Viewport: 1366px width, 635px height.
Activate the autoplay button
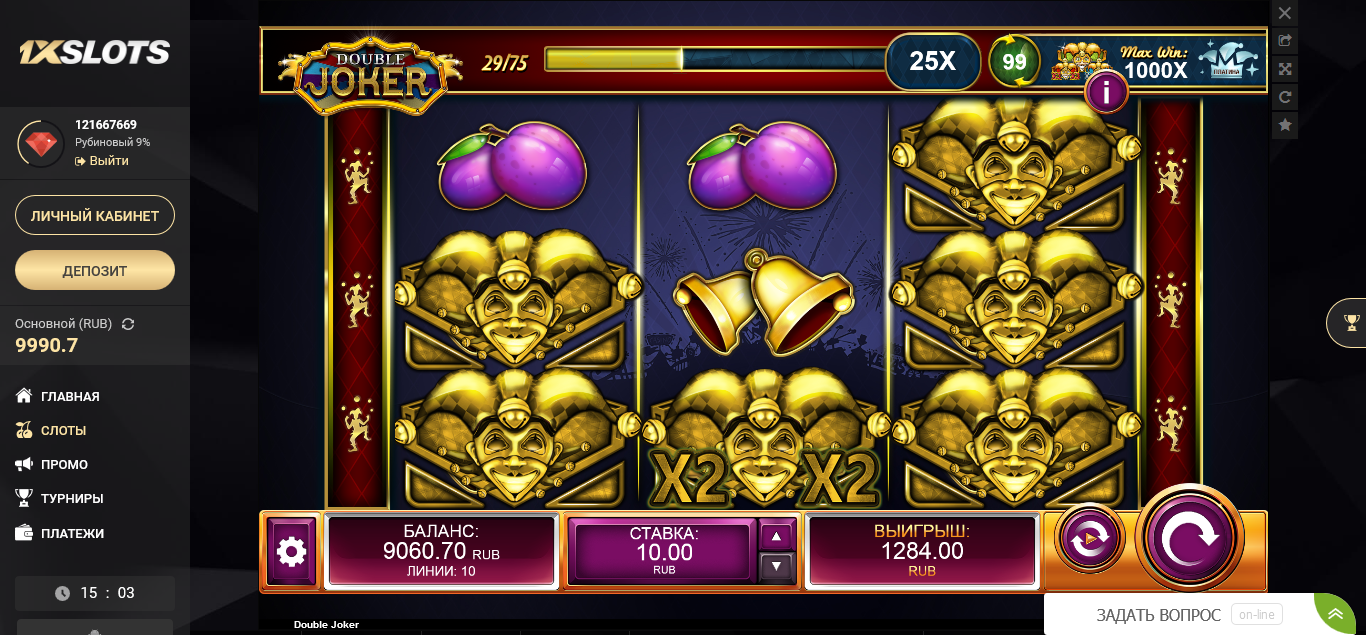tap(1088, 539)
